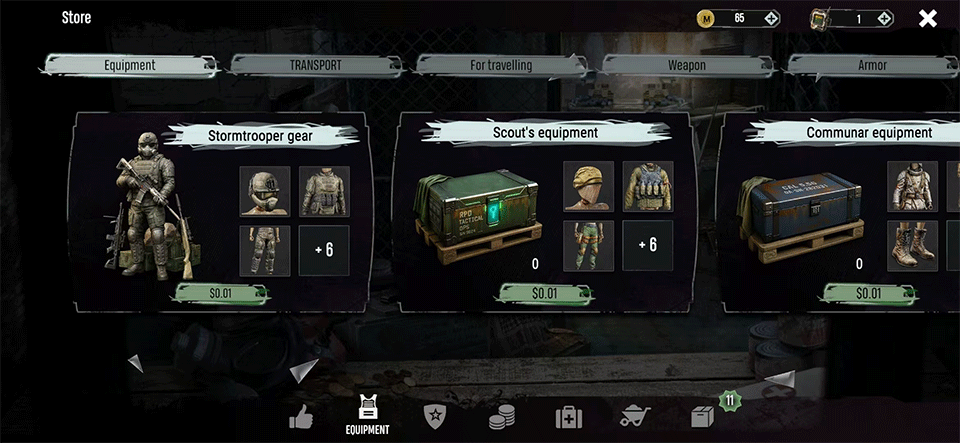
Task: Select the Equipment tab
Action: click(x=130, y=65)
